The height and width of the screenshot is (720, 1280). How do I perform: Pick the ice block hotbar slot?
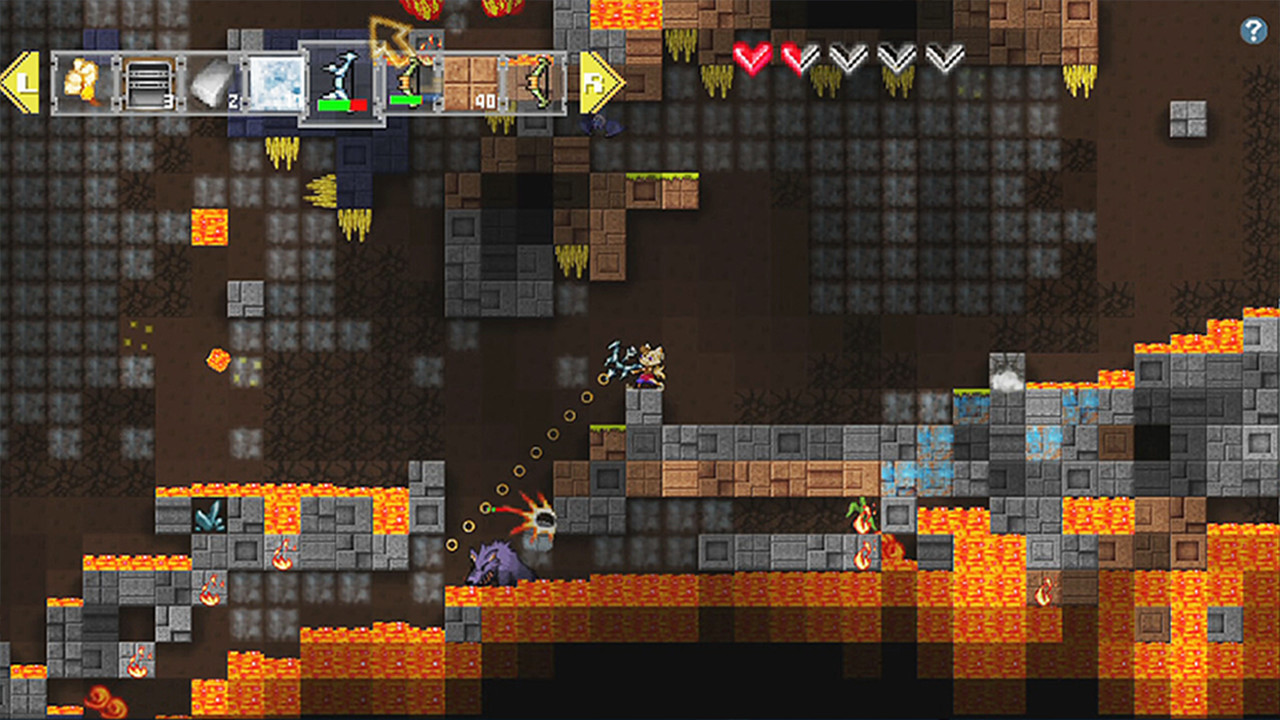pyautogui.click(x=274, y=82)
